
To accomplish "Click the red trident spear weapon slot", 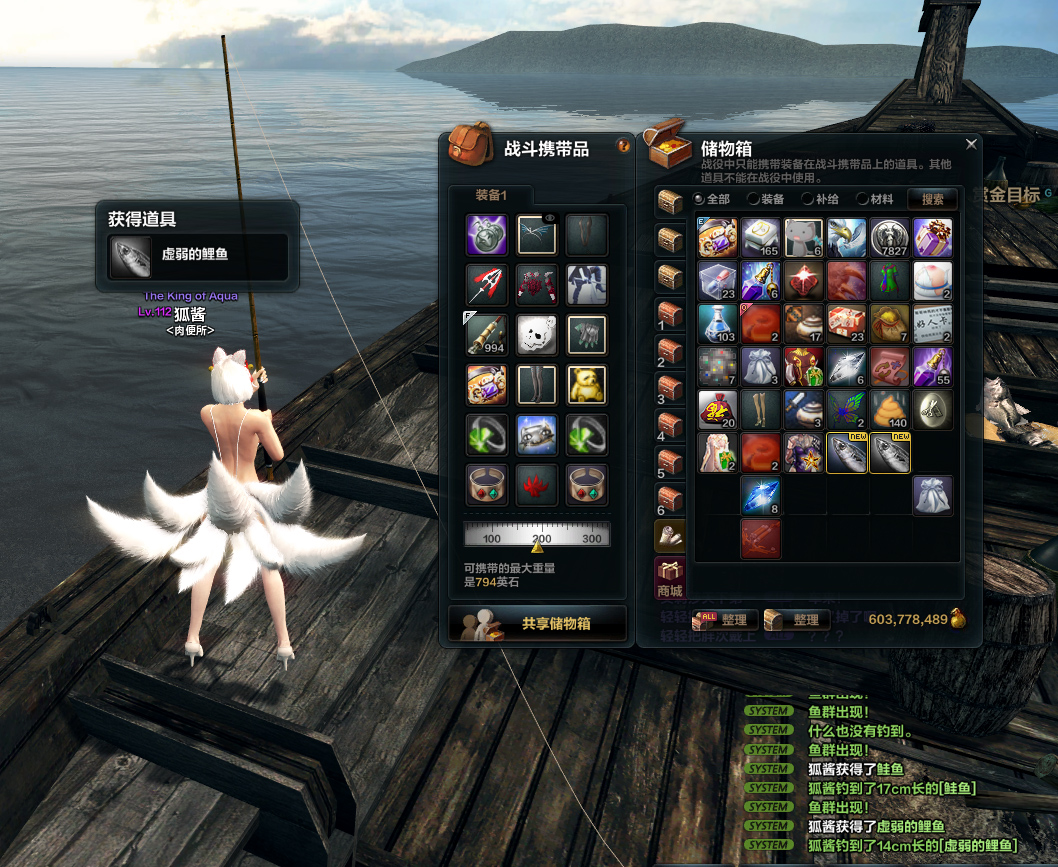I will click(487, 284).
